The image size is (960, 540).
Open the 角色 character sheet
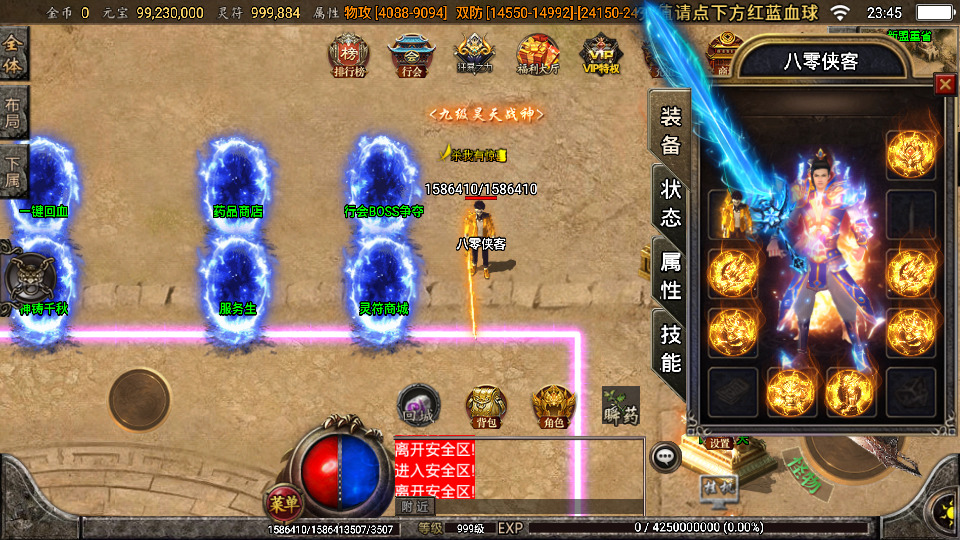point(553,406)
